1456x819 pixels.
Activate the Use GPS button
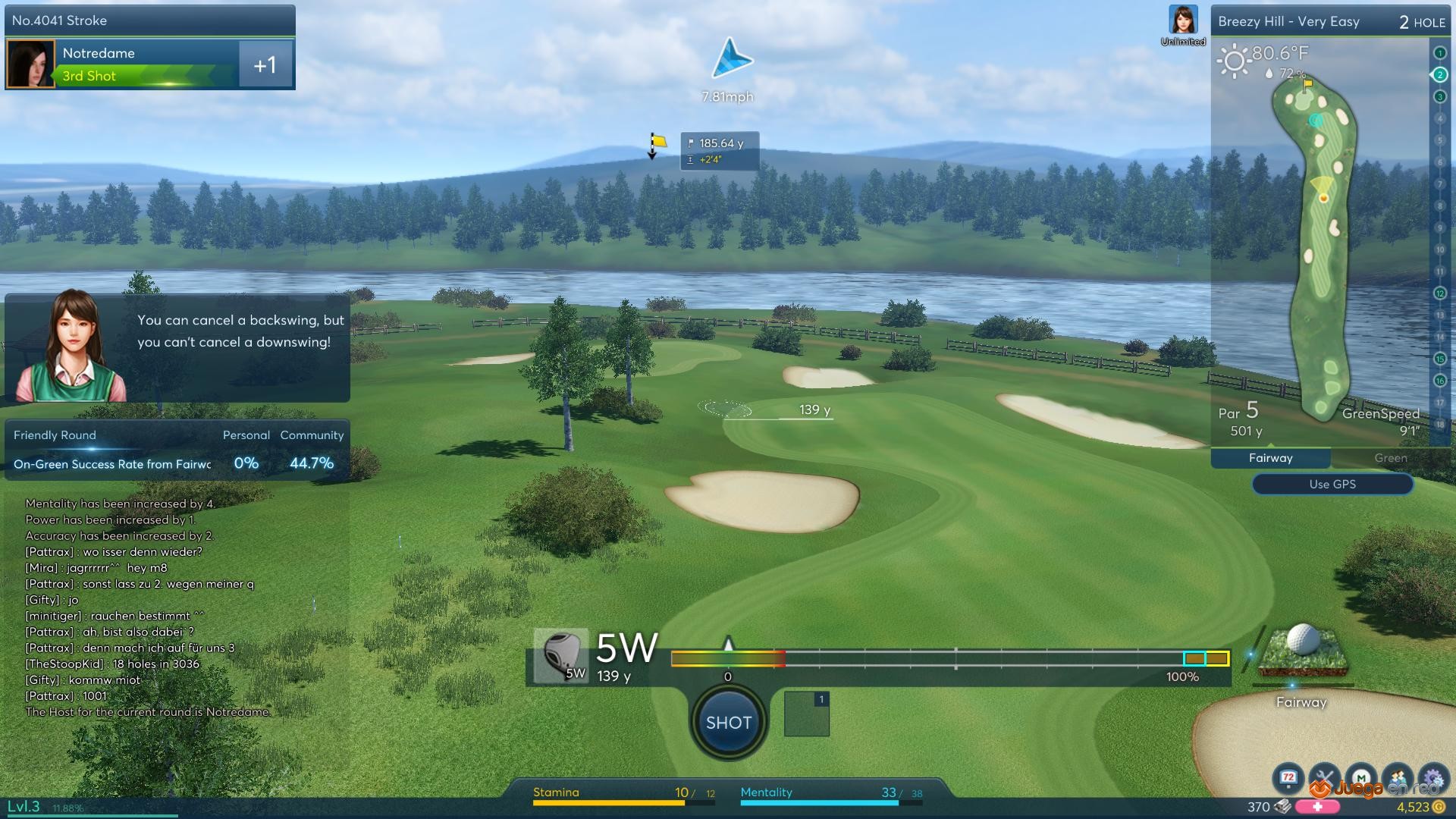coord(1332,484)
